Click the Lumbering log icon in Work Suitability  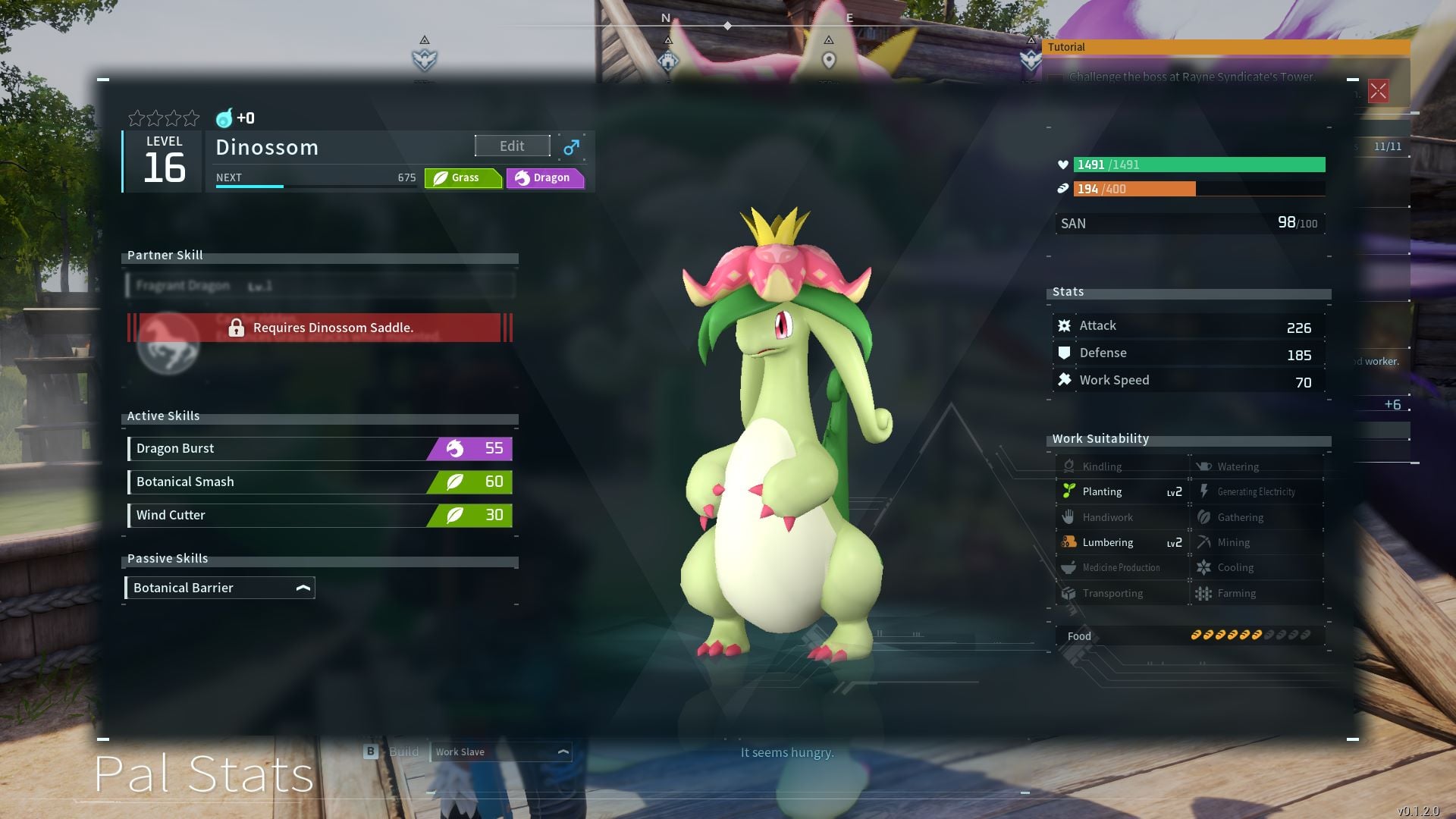pos(1070,542)
